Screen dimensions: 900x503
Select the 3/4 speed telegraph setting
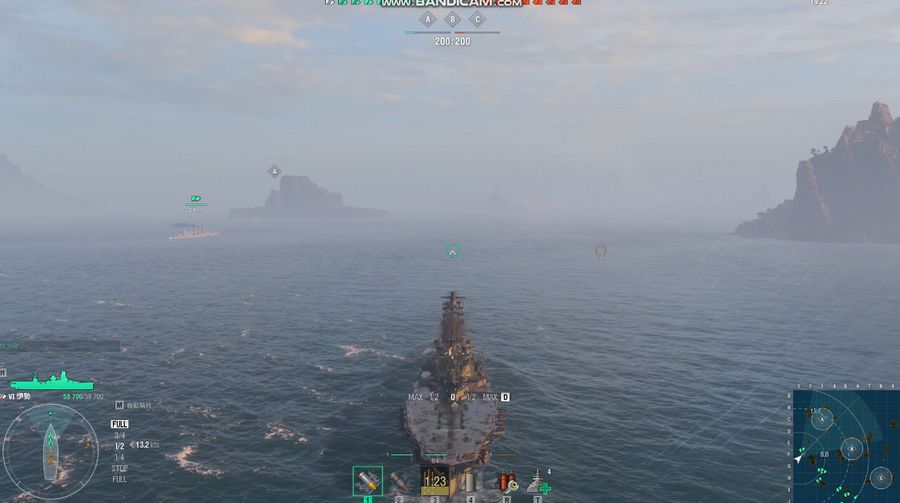point(119,435)
